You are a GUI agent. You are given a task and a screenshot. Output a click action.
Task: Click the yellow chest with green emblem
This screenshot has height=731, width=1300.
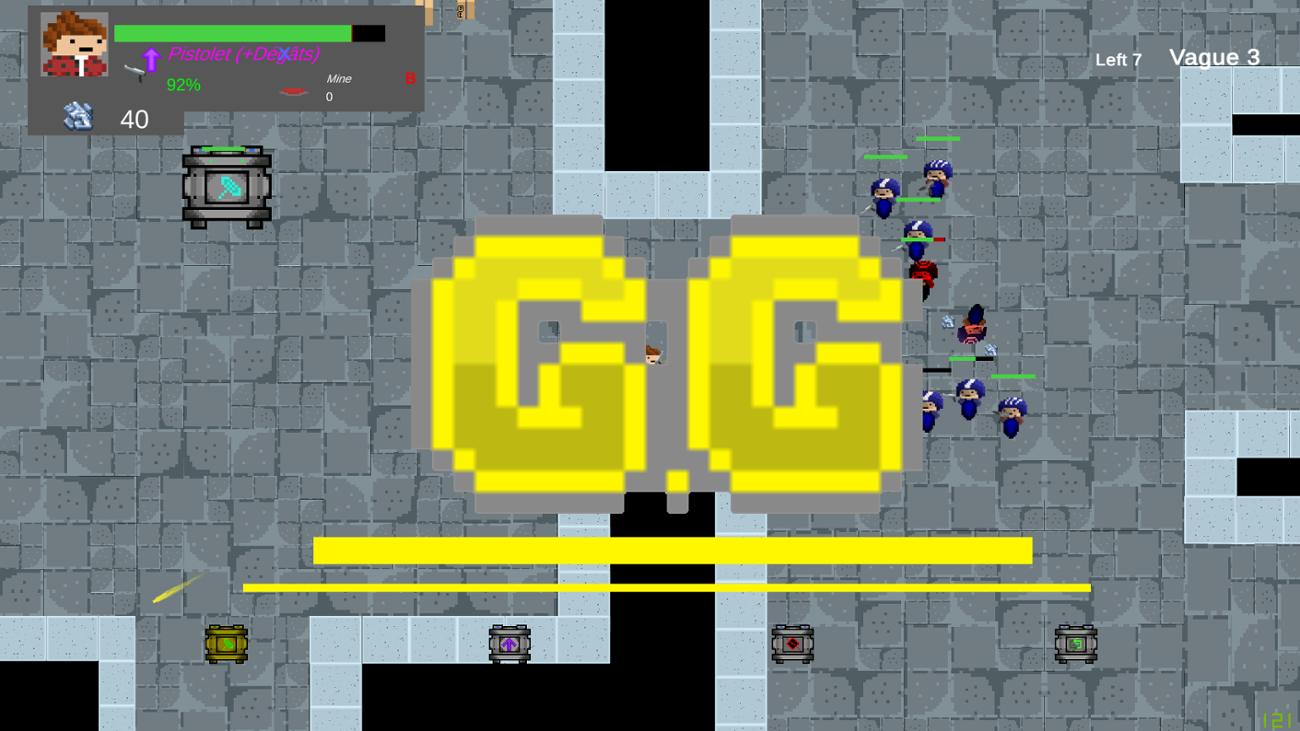pyautogui.click(x=225, y=645)
